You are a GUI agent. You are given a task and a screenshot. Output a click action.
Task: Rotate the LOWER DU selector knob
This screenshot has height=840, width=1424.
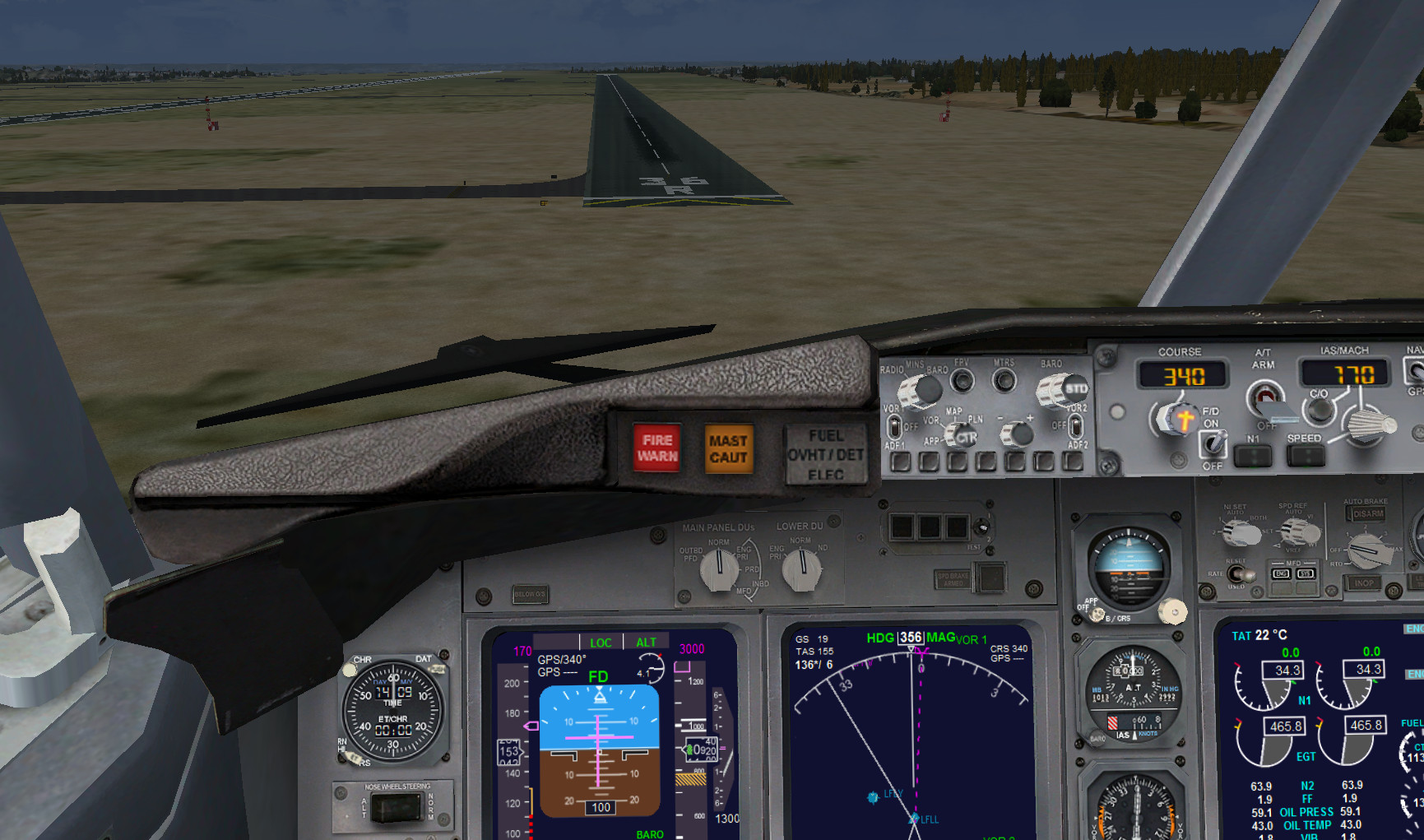pos(801,569)
